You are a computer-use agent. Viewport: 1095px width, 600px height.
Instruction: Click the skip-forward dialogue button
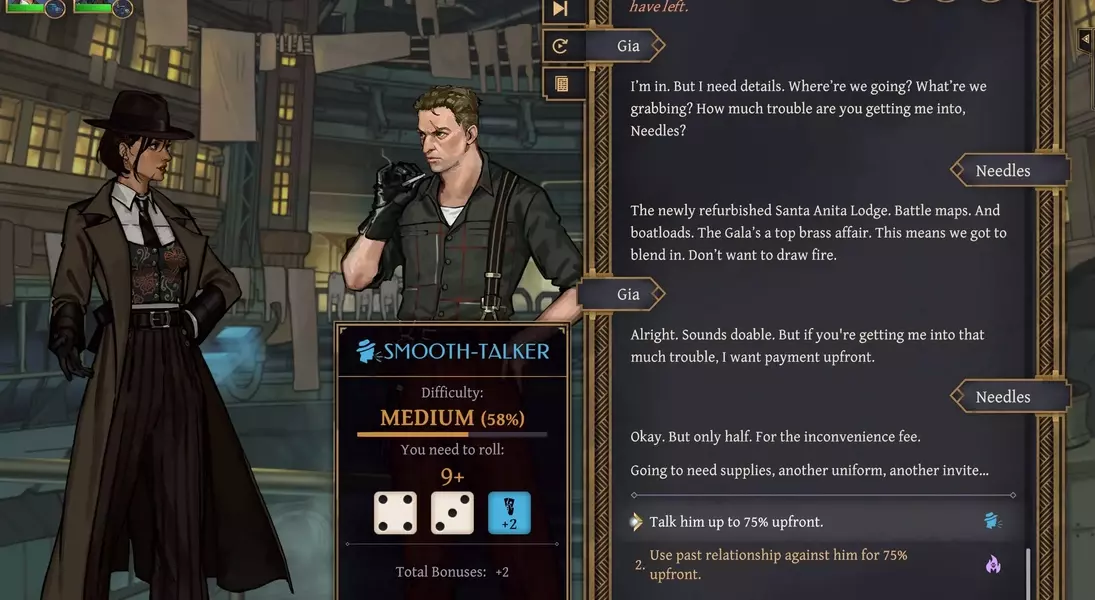click(560, 9)
